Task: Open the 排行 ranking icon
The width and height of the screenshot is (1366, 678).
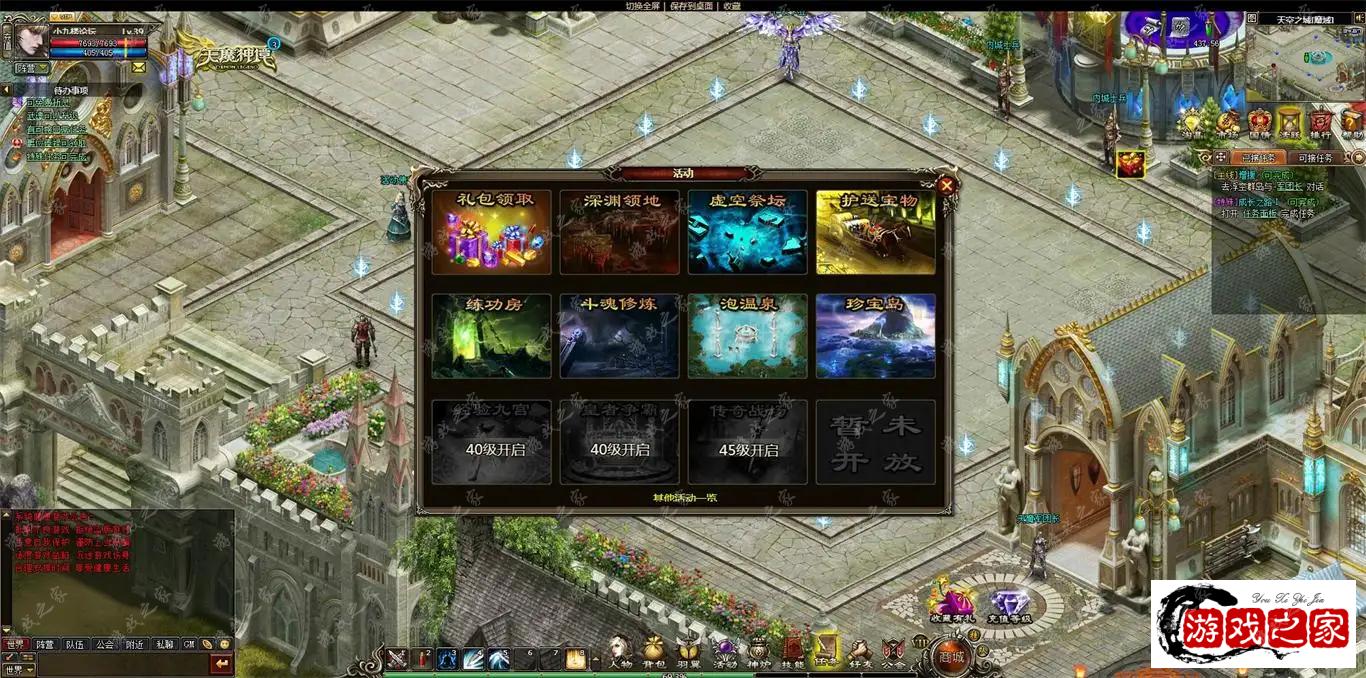Action: pyautogui.click(x=1320, y=124)
